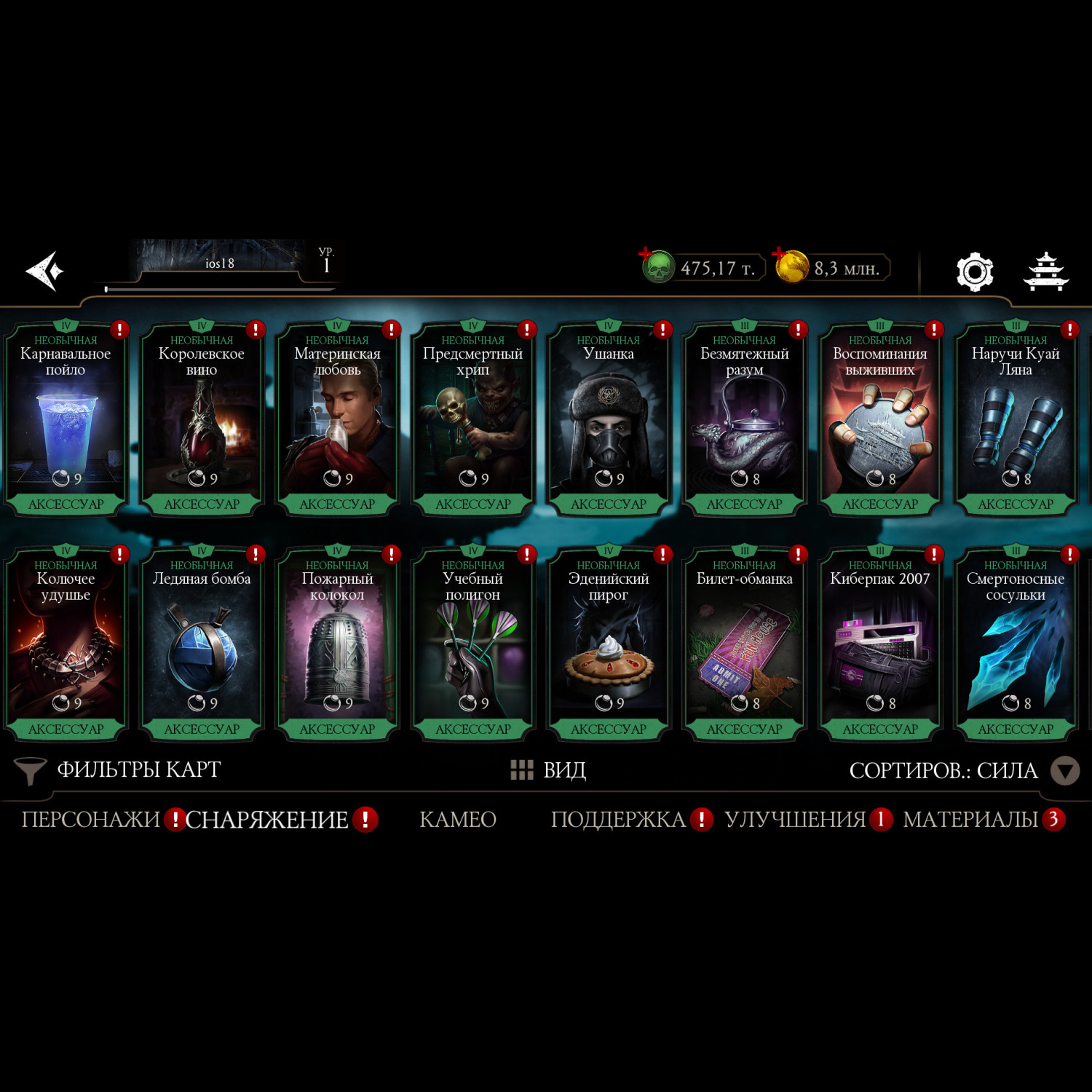Viewport: 1092px width, 1092px height.
Task: Add more souls via green skull
Action: pyautogui.click(x=657, y=267)
